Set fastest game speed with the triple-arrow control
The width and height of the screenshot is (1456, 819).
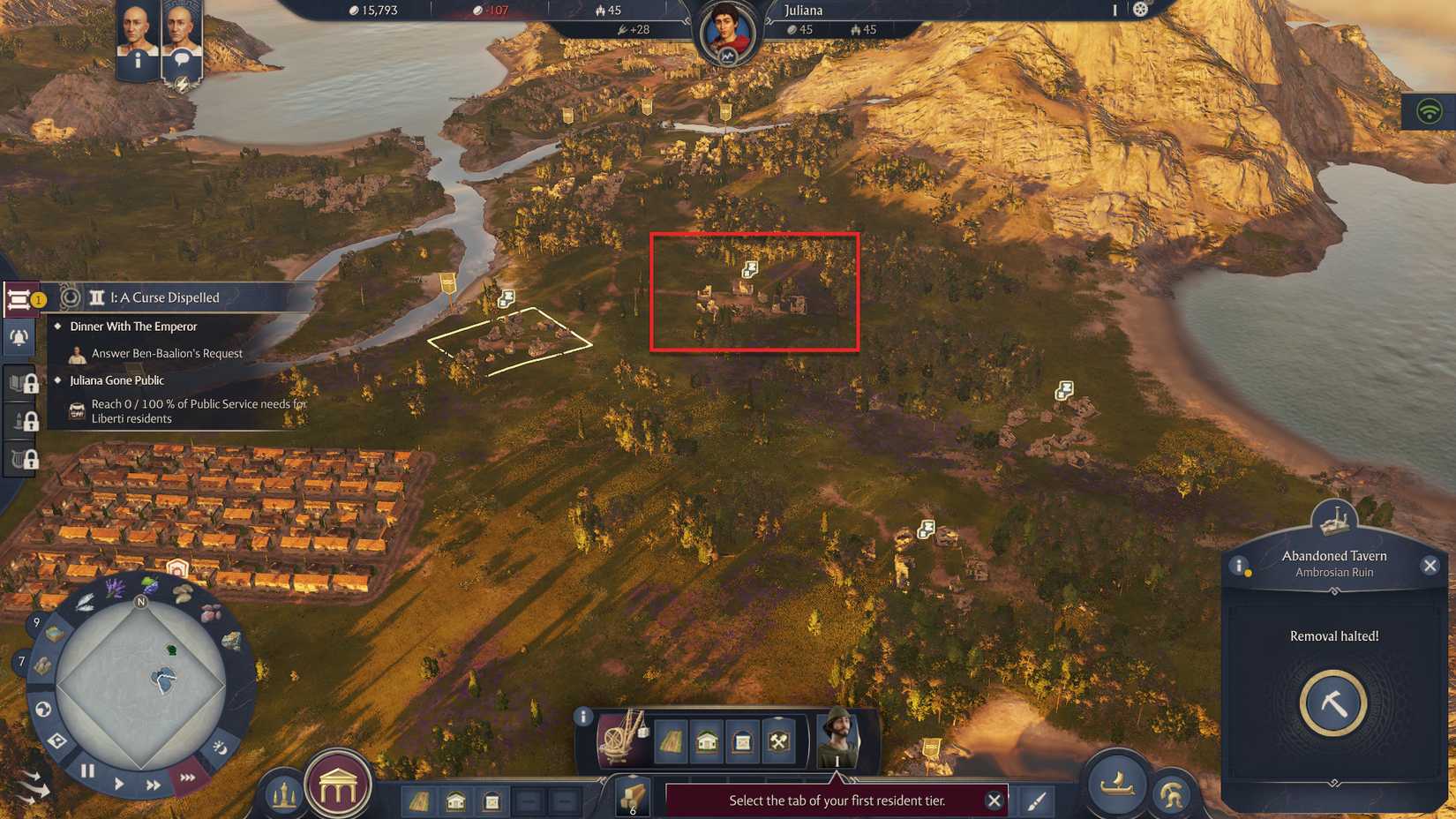coord(186,778)
